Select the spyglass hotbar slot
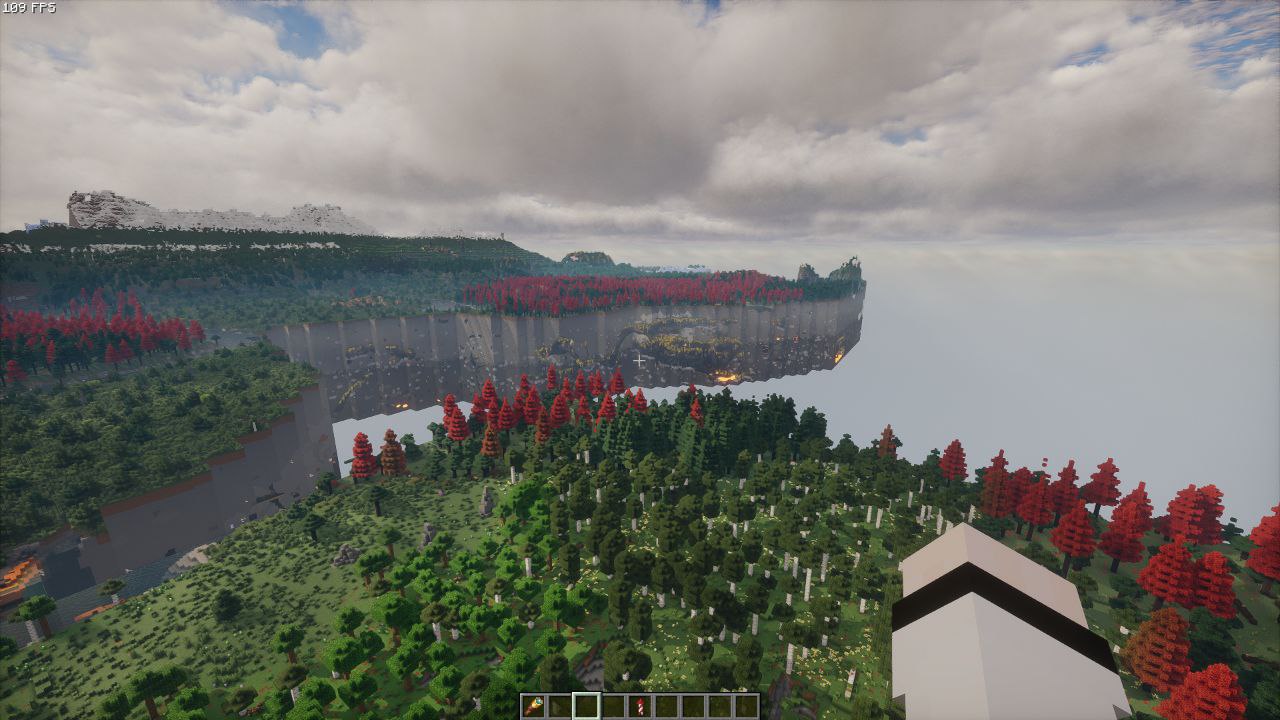Viewport: 1280px width, 720px height. click(534, 706)
